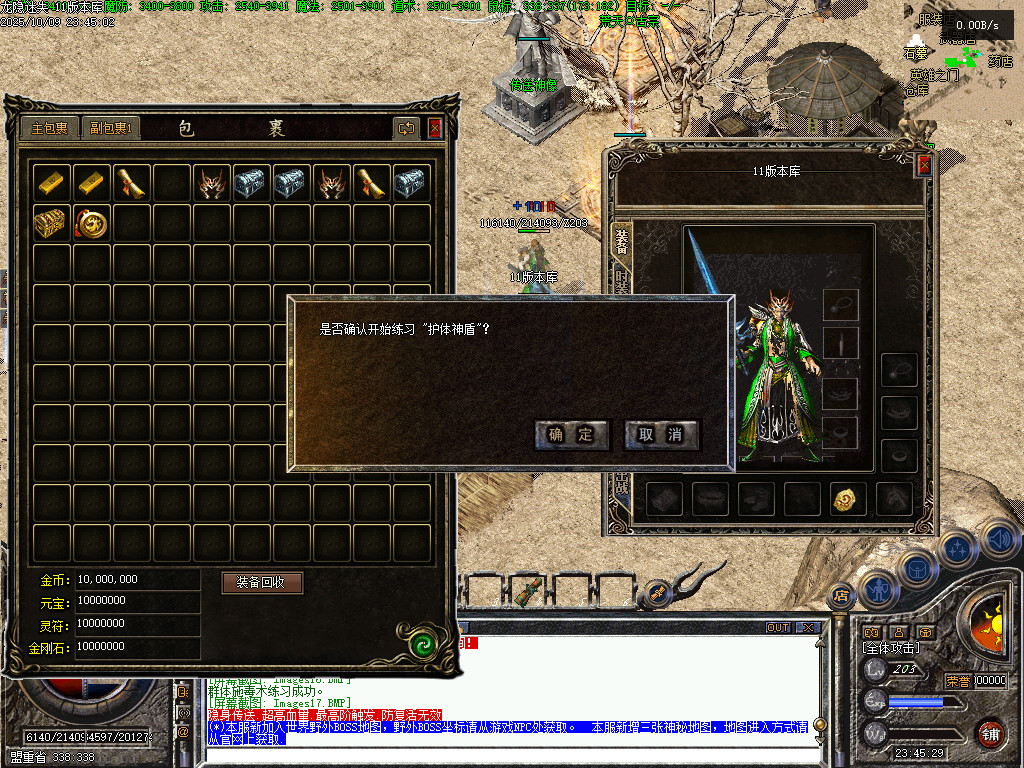Toggle sound with the speaker icon
1024x768 pixels.
[999, 540]
